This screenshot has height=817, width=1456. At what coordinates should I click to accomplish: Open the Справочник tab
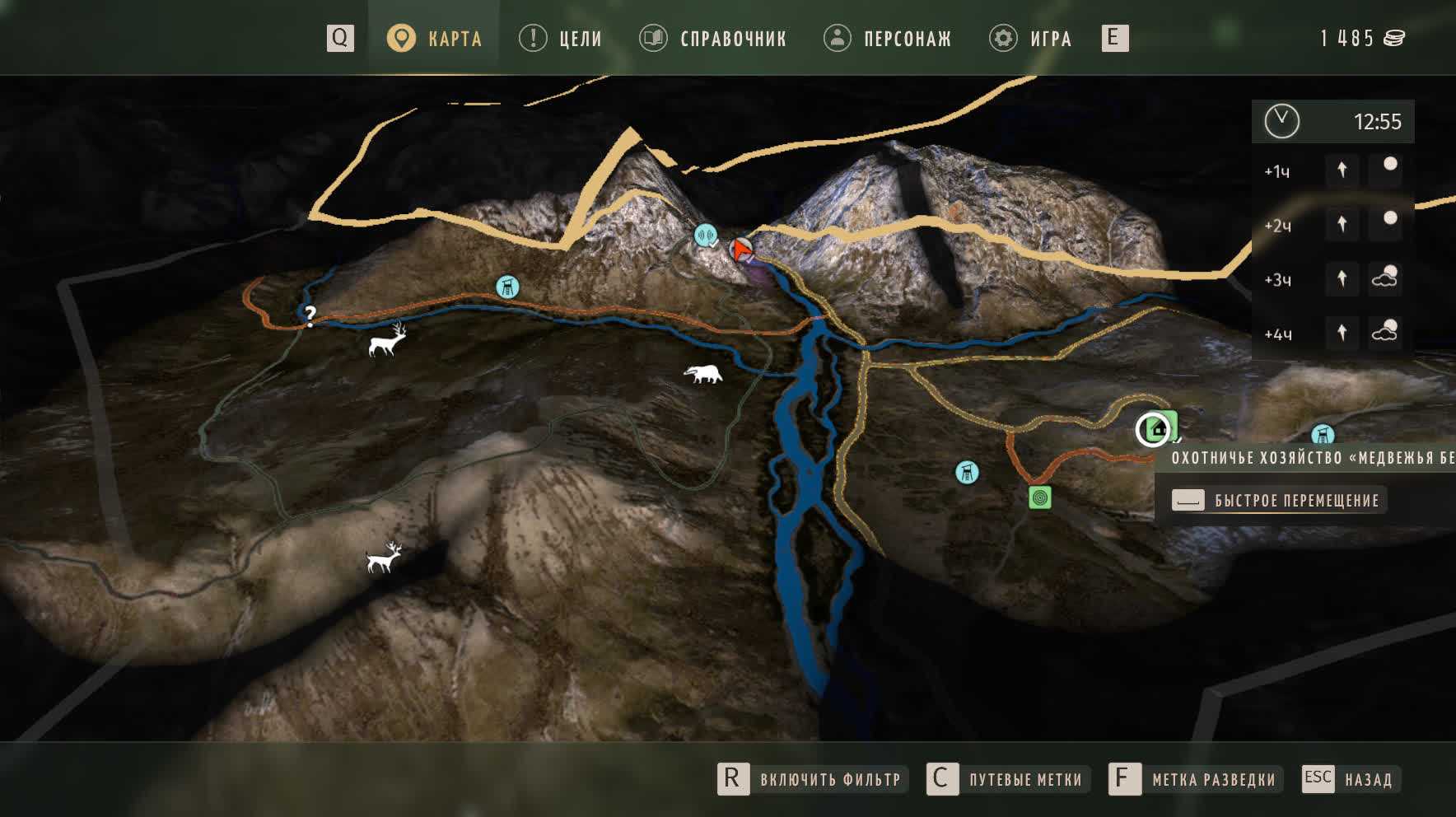tap(713, 39)
